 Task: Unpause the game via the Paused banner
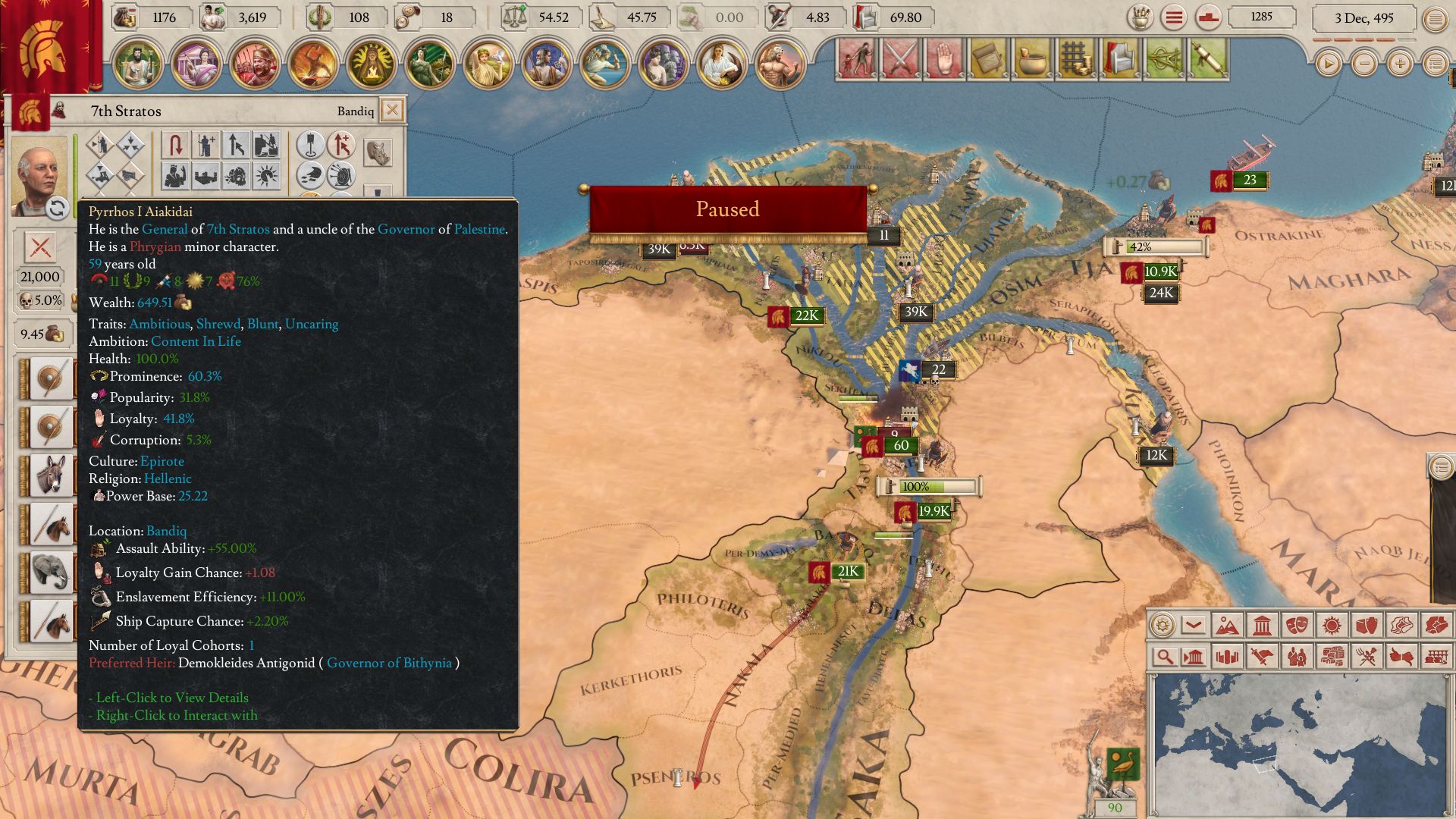point(728,209)
